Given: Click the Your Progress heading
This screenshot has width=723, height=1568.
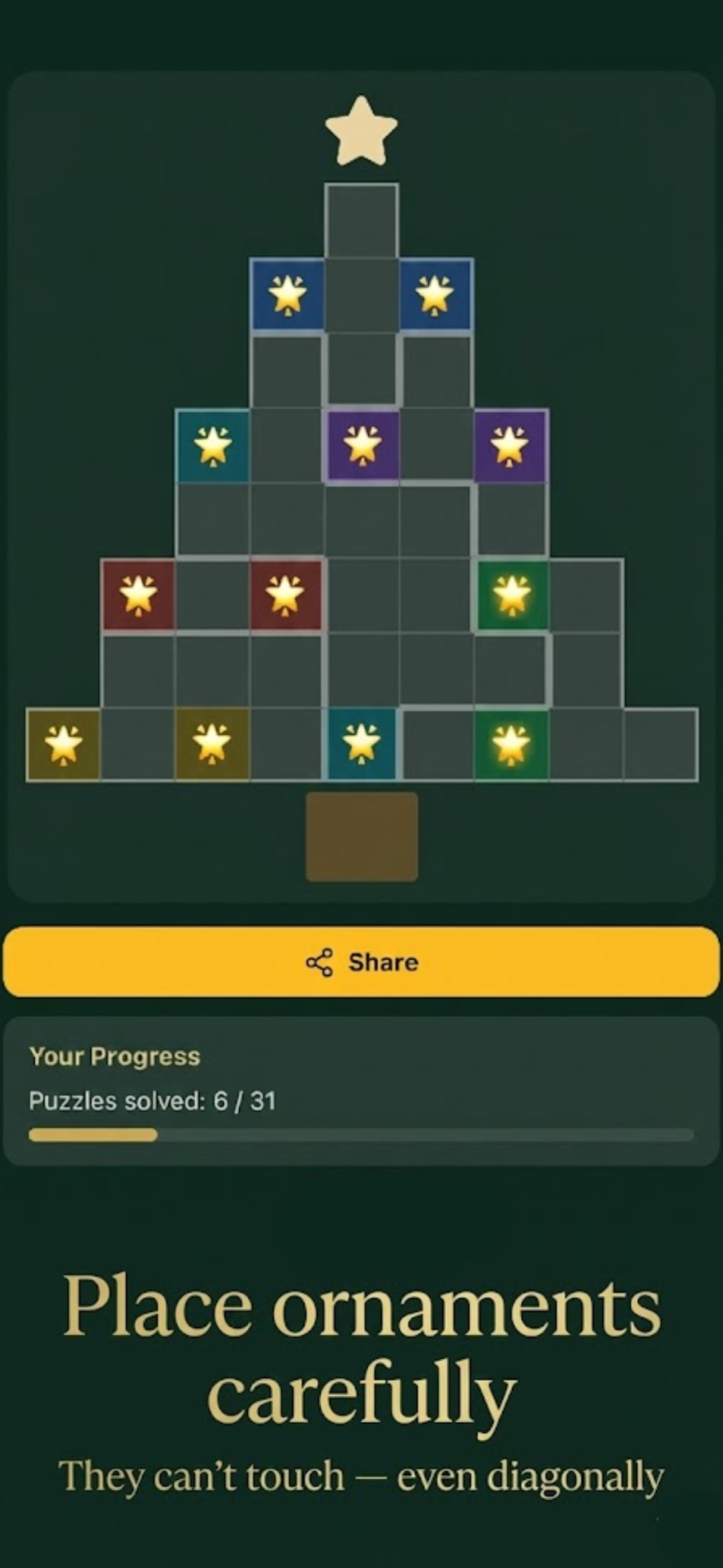Looking at the screenshot, I should tap(114, 1057).
